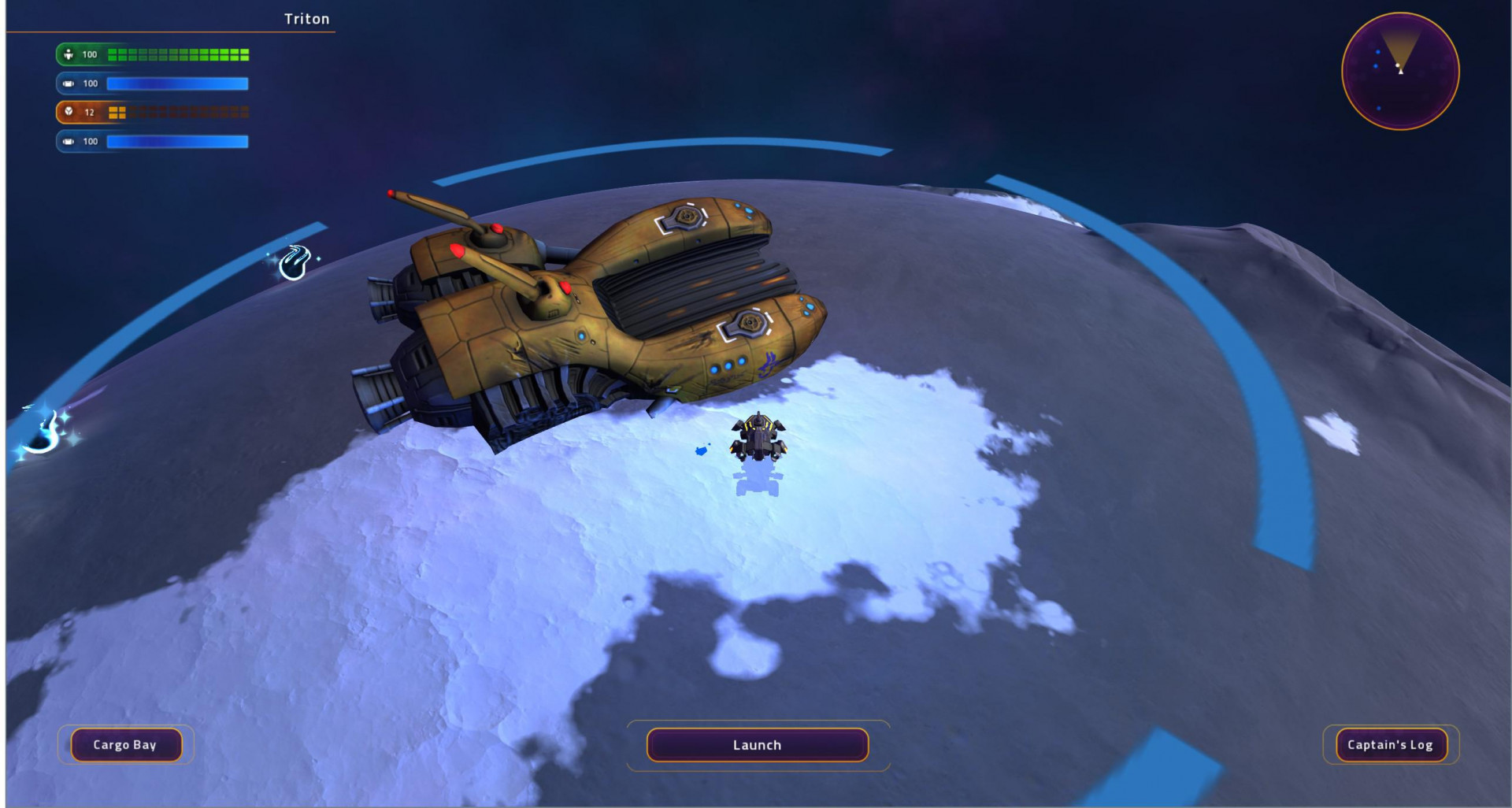The height and width of the screenshot is (808, 1512).
Task: Click the fuel canister icon beside the top blue bar
Action: click(69, 83)
